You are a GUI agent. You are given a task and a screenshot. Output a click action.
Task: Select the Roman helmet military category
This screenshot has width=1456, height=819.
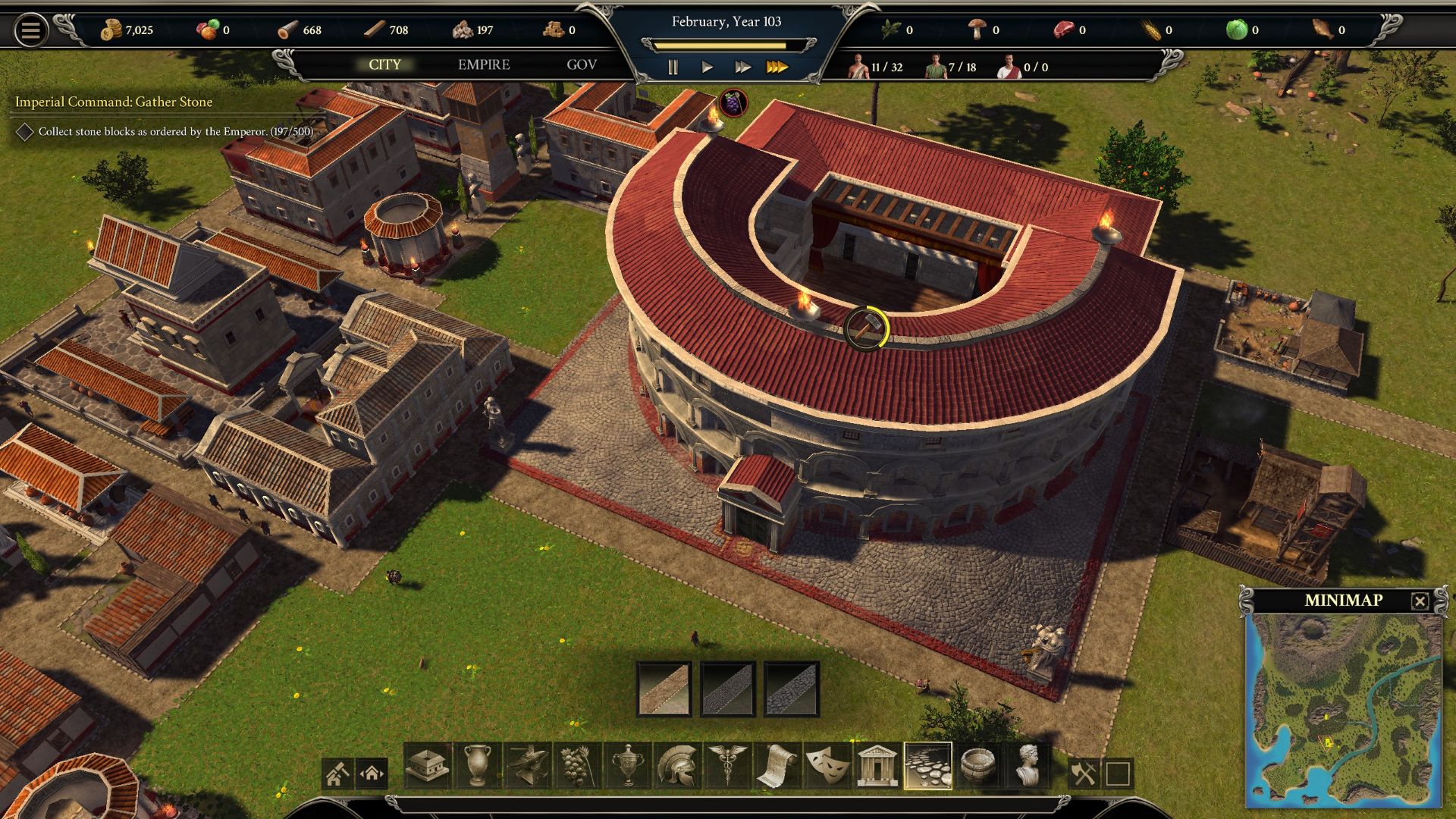pos(677,766)
